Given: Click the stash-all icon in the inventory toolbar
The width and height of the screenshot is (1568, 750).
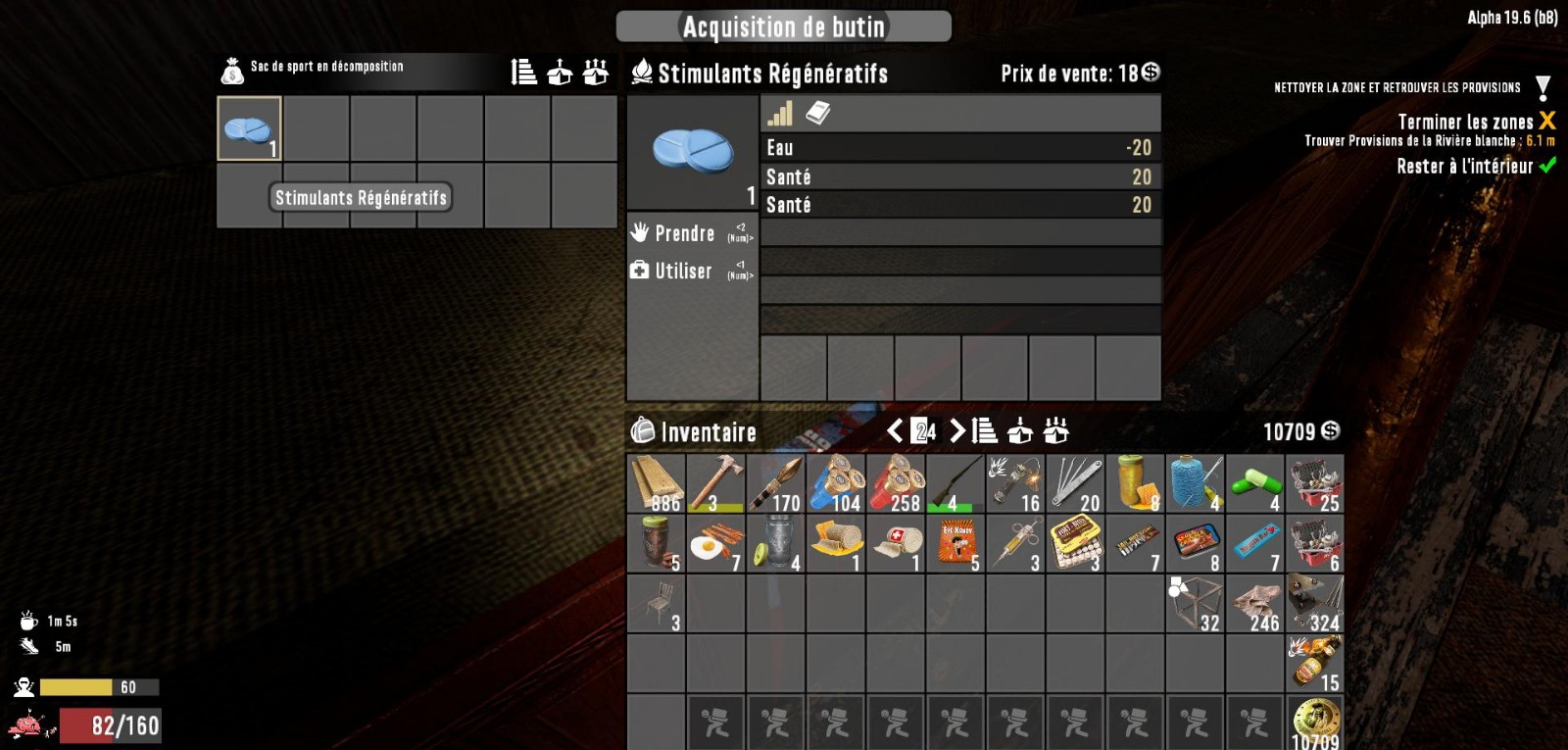Looking at the screenshot, I should tap(1055, 431).
